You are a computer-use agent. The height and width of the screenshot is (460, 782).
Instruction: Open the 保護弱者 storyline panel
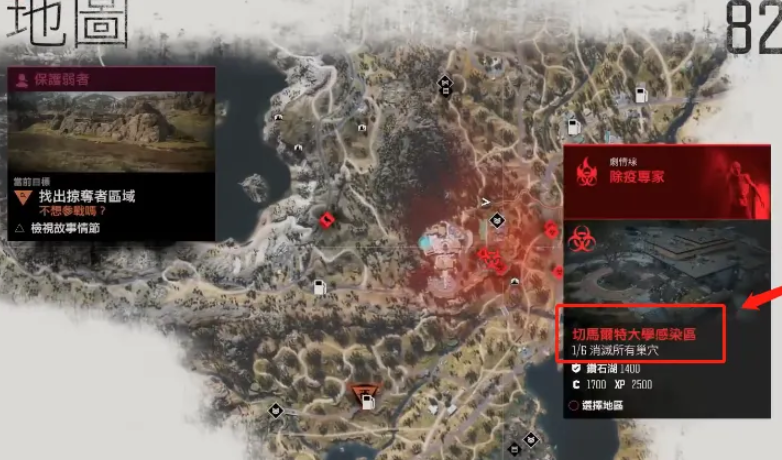coord(110,78)
